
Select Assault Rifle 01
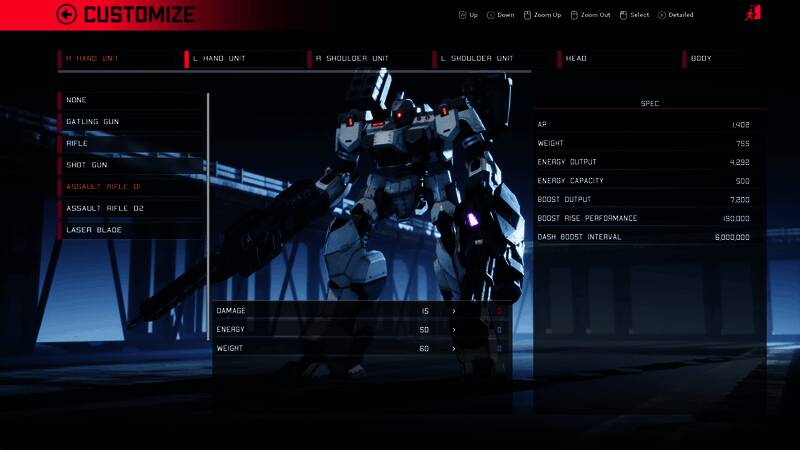coord(132,187)
